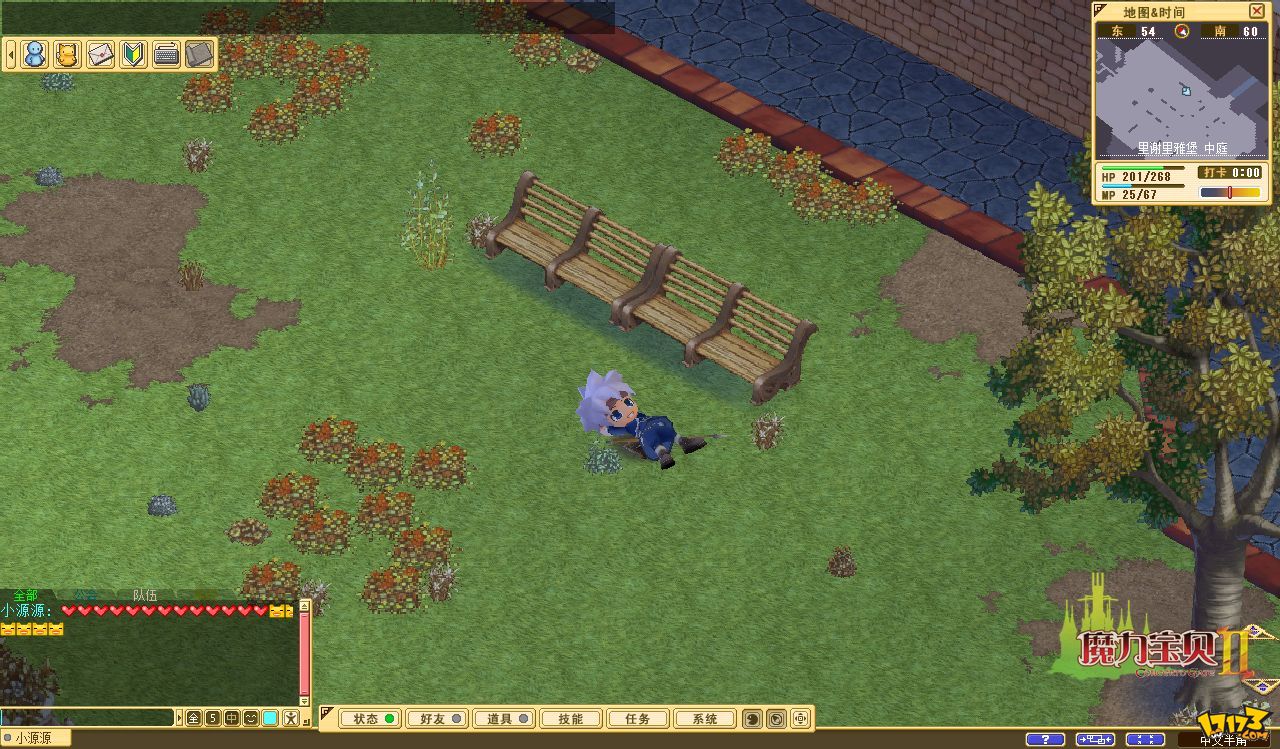Screen dimensions: 1280x749
Task: Open the 任务 quest log
Action: tap(637, 718)
